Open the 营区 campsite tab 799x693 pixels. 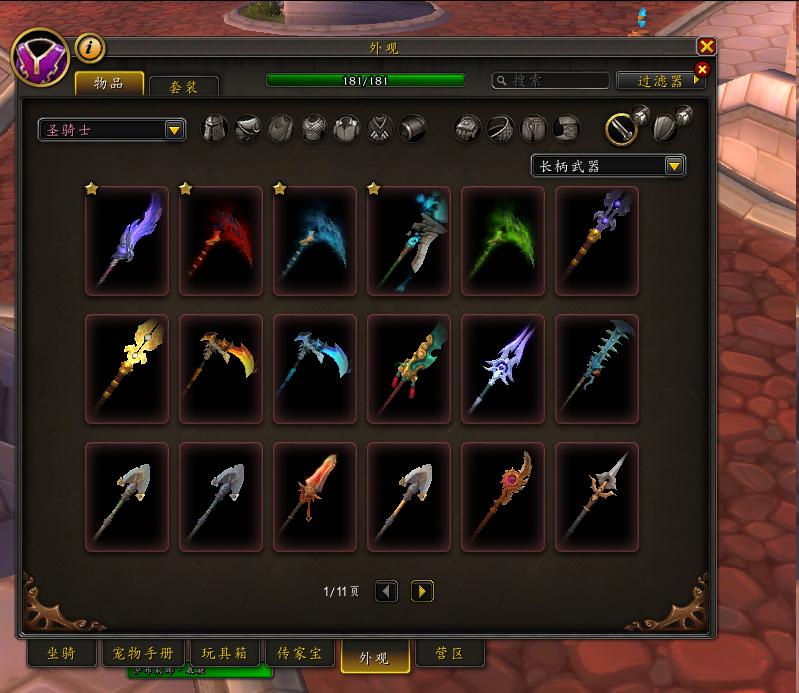449,654
